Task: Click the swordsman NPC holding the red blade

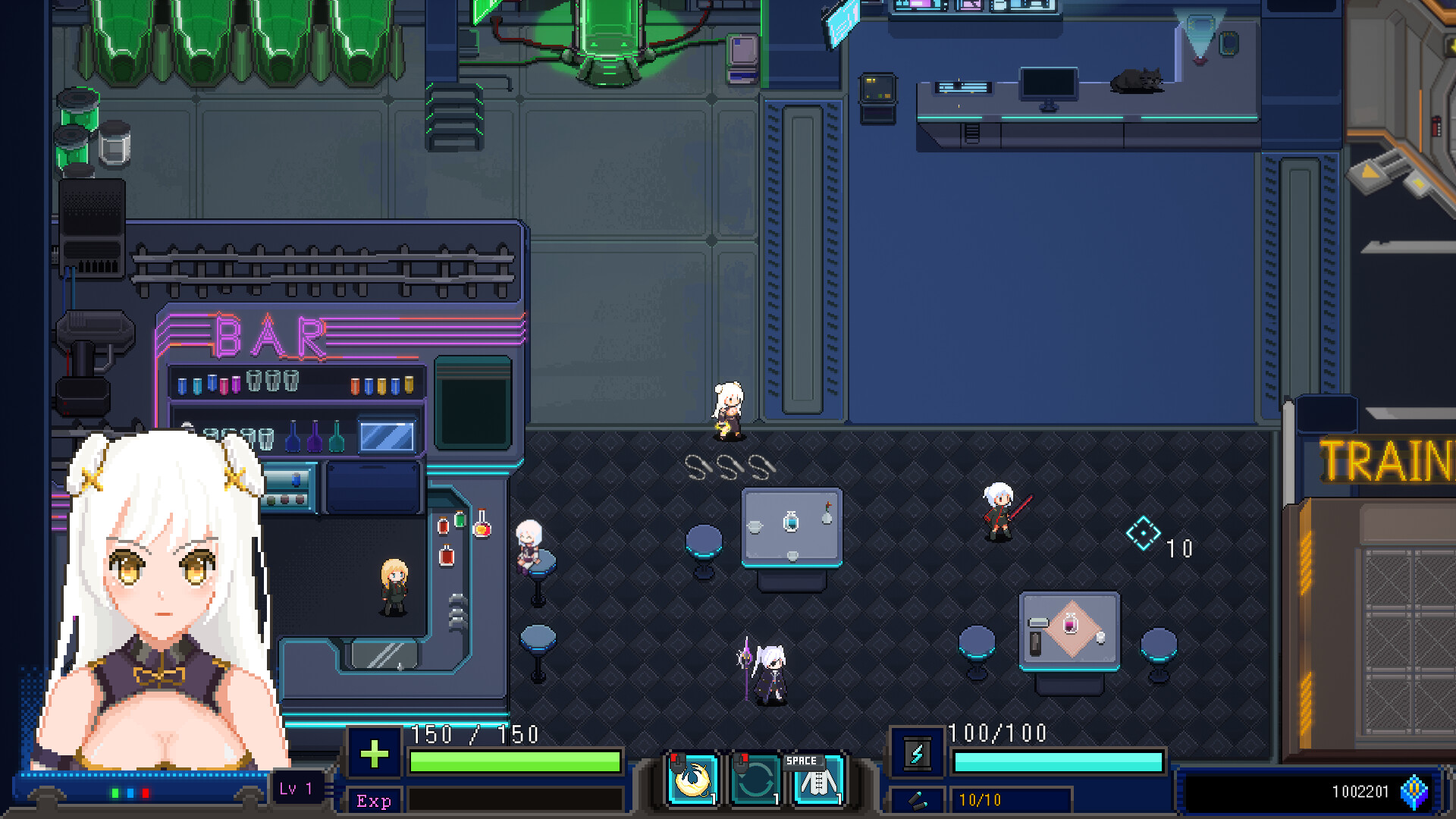Action: coord(999,512)
